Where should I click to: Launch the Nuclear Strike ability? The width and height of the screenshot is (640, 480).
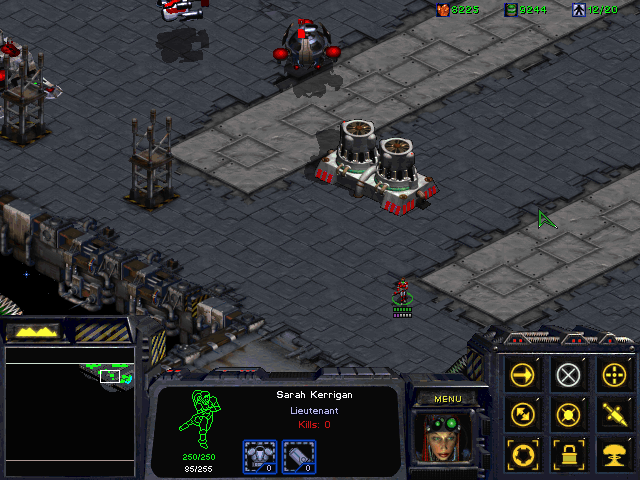tap(612, 450)
